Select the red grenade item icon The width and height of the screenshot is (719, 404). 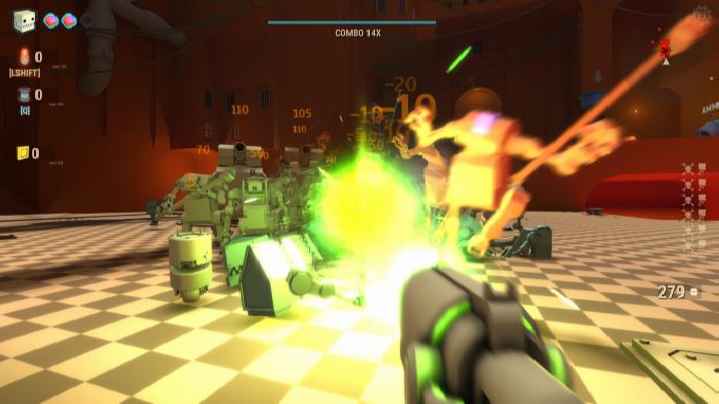click(24, 57)
